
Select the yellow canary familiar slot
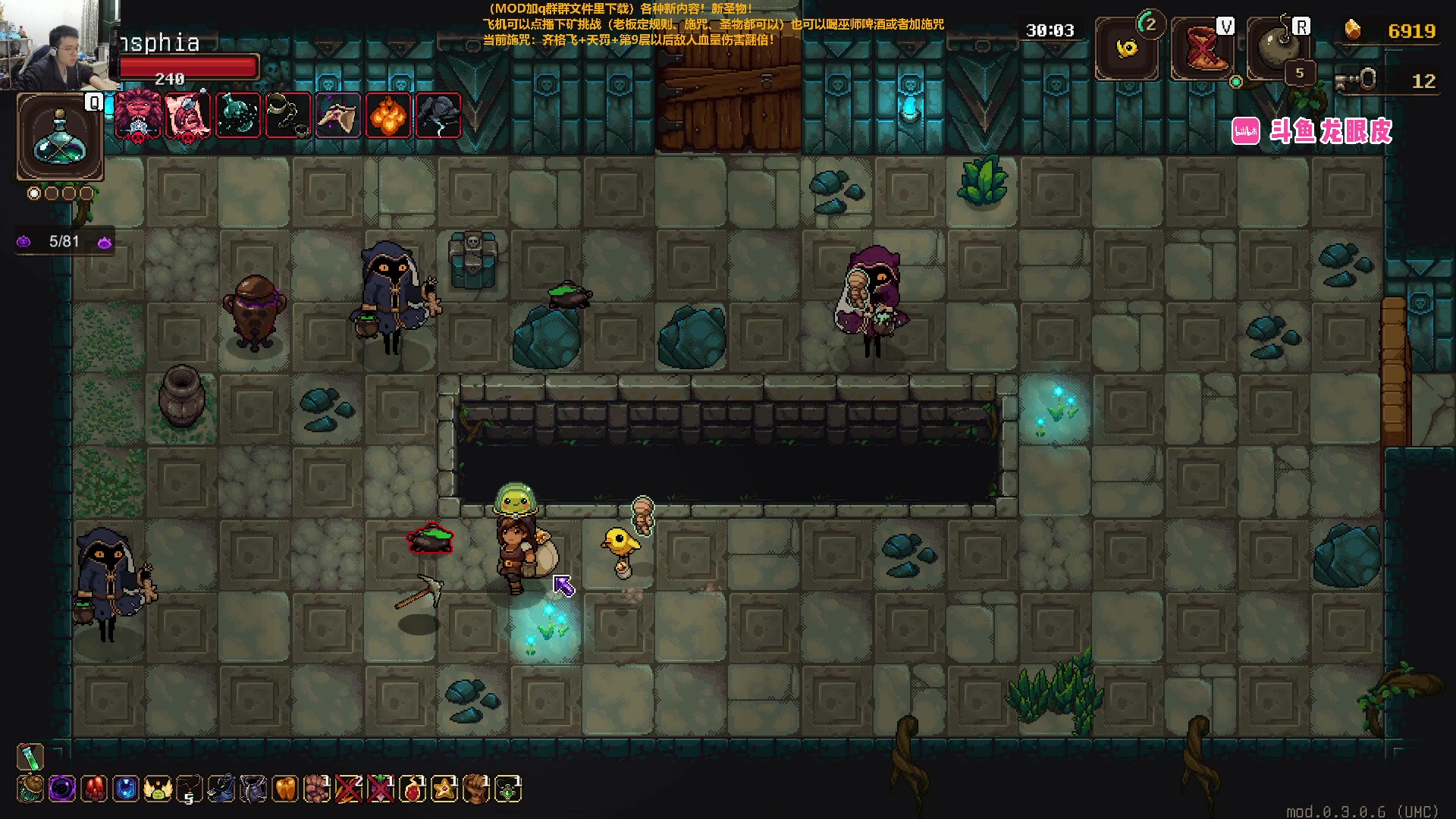[1127, 49]
